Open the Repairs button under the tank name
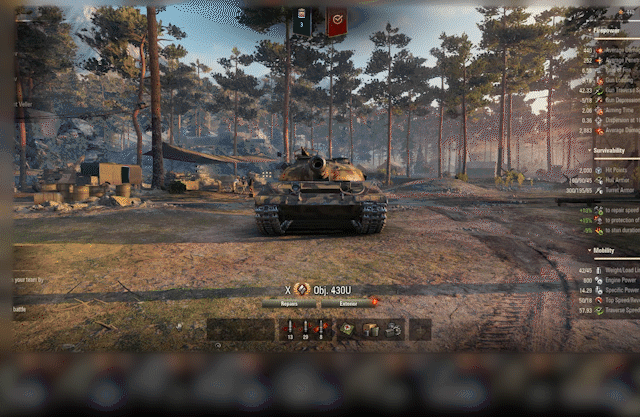Screen dimensions: 640x417 (x=290, y=302)
